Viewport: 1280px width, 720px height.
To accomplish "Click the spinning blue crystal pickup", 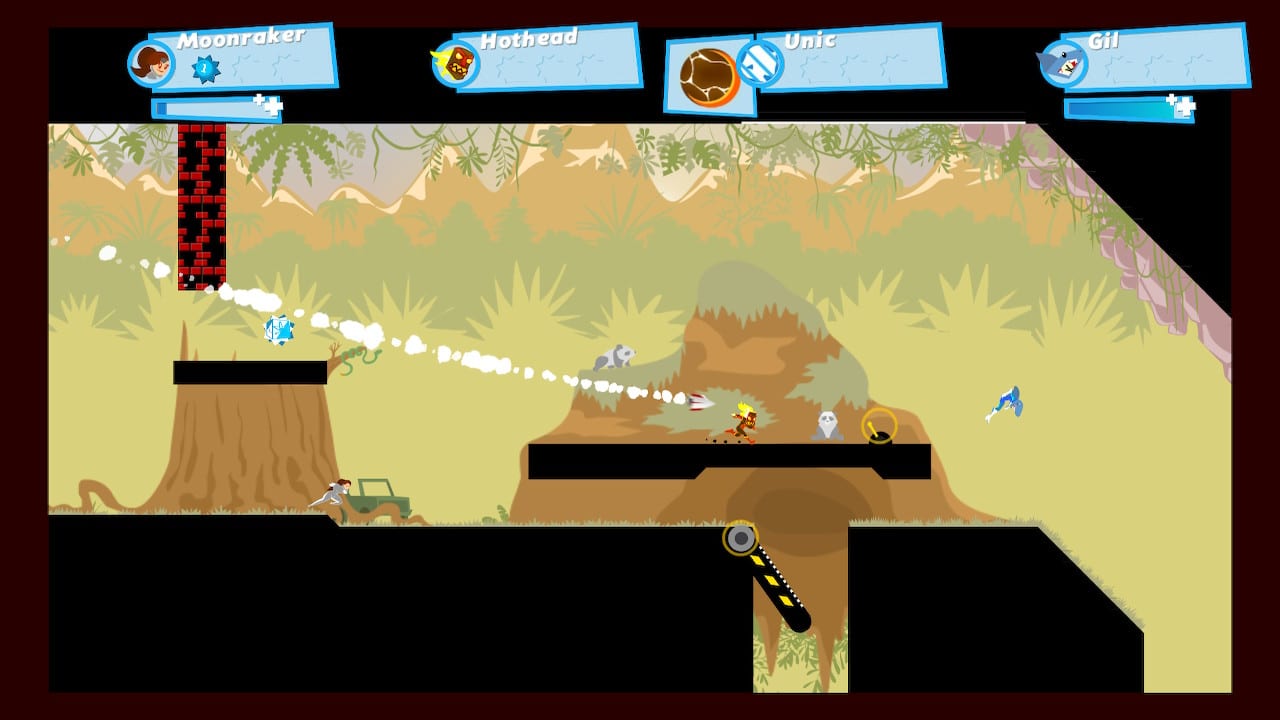I will [281, 330].
